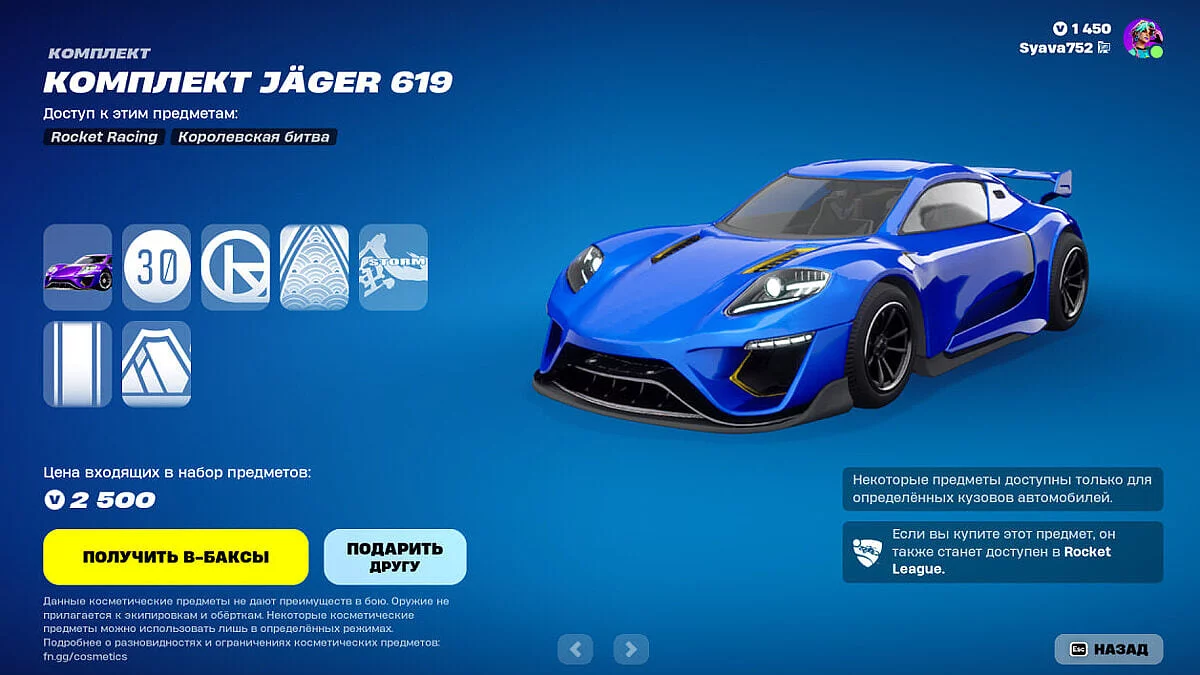Show the next item with right arrow
Image resolution: width=1200 pixels, height=675 pixels.
coord(630,649)
